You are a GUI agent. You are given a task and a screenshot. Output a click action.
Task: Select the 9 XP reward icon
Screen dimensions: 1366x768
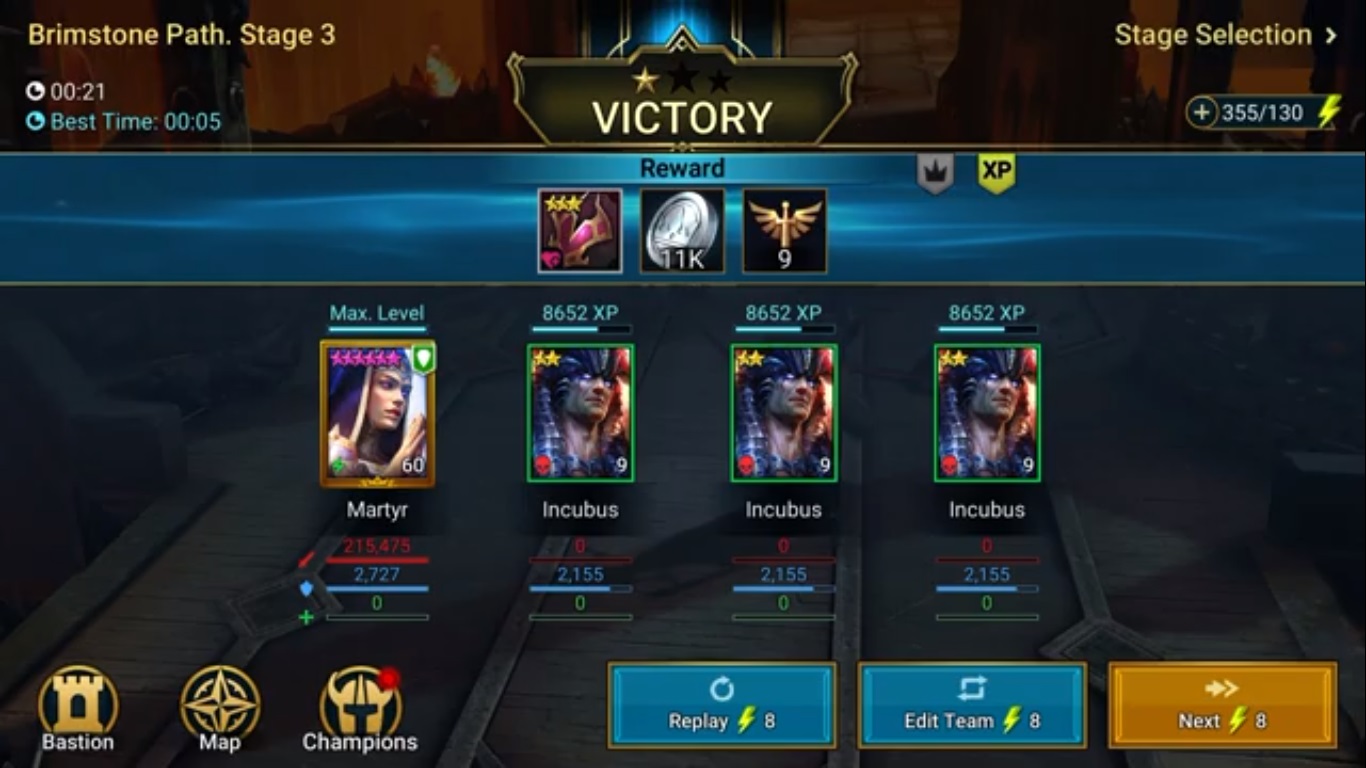click(784, 230)
